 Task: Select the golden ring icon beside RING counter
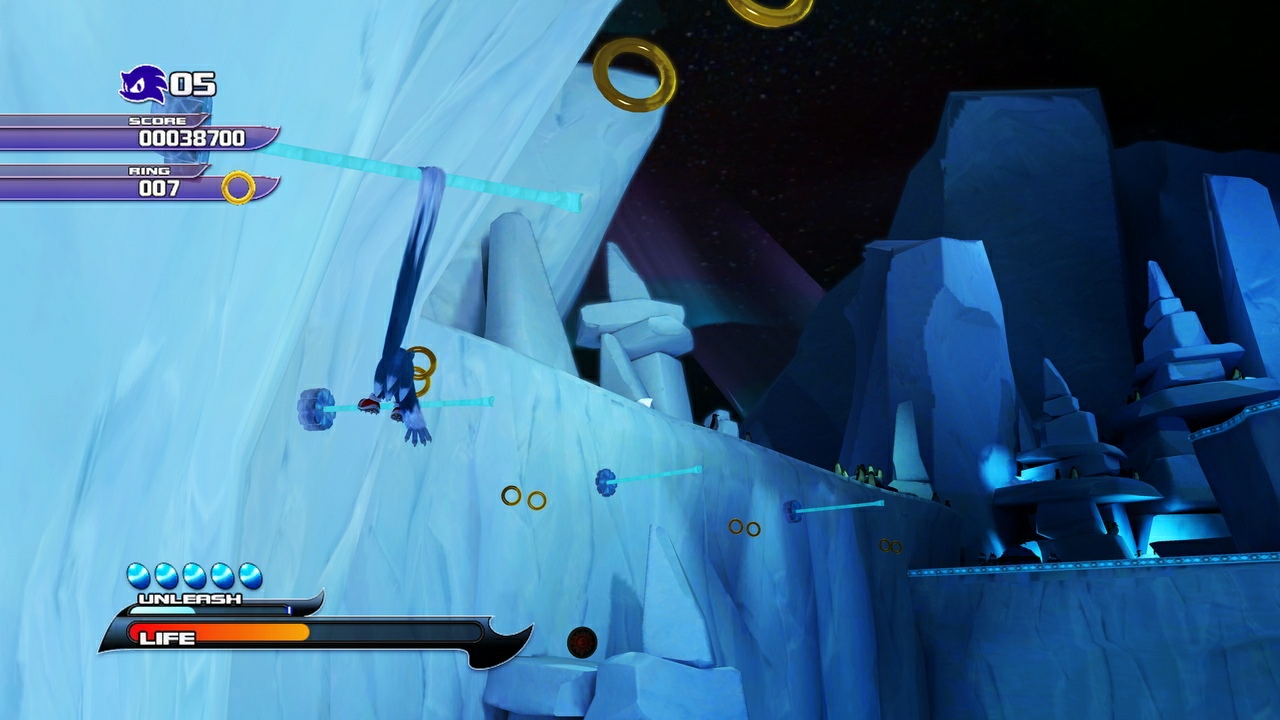click(239, 186)
